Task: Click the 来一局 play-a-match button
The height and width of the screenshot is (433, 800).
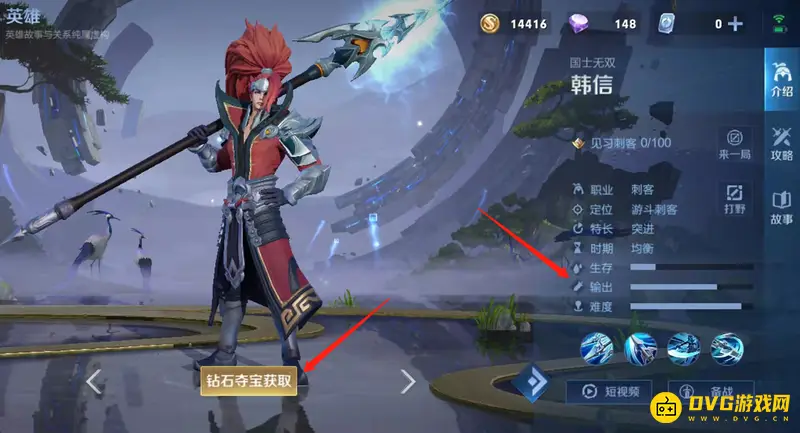Action: pos(734,144)
